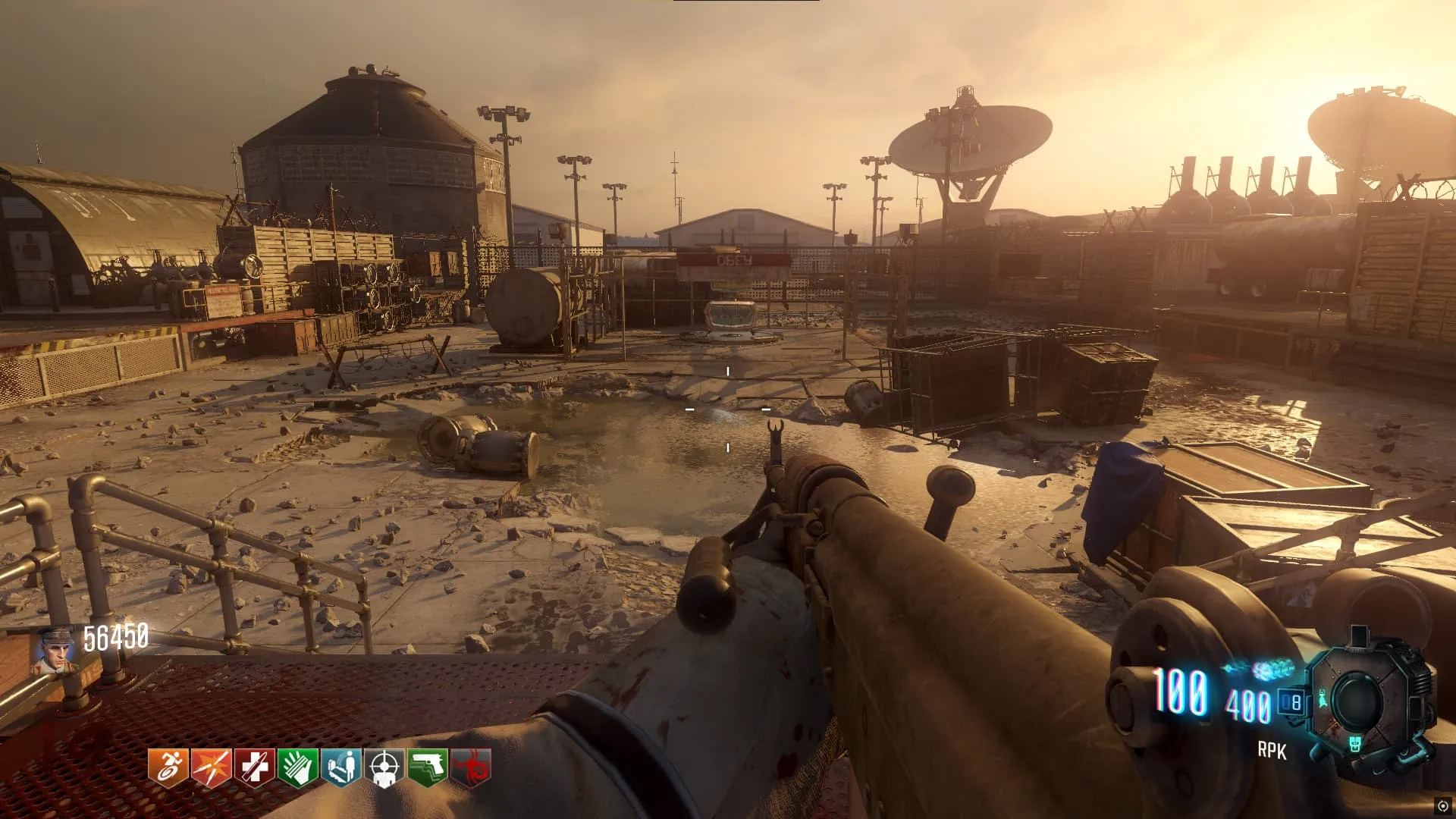Click the grenade ammo icon above the counter
Screen dimensions: 1456x819
[x=1272, y=670]
